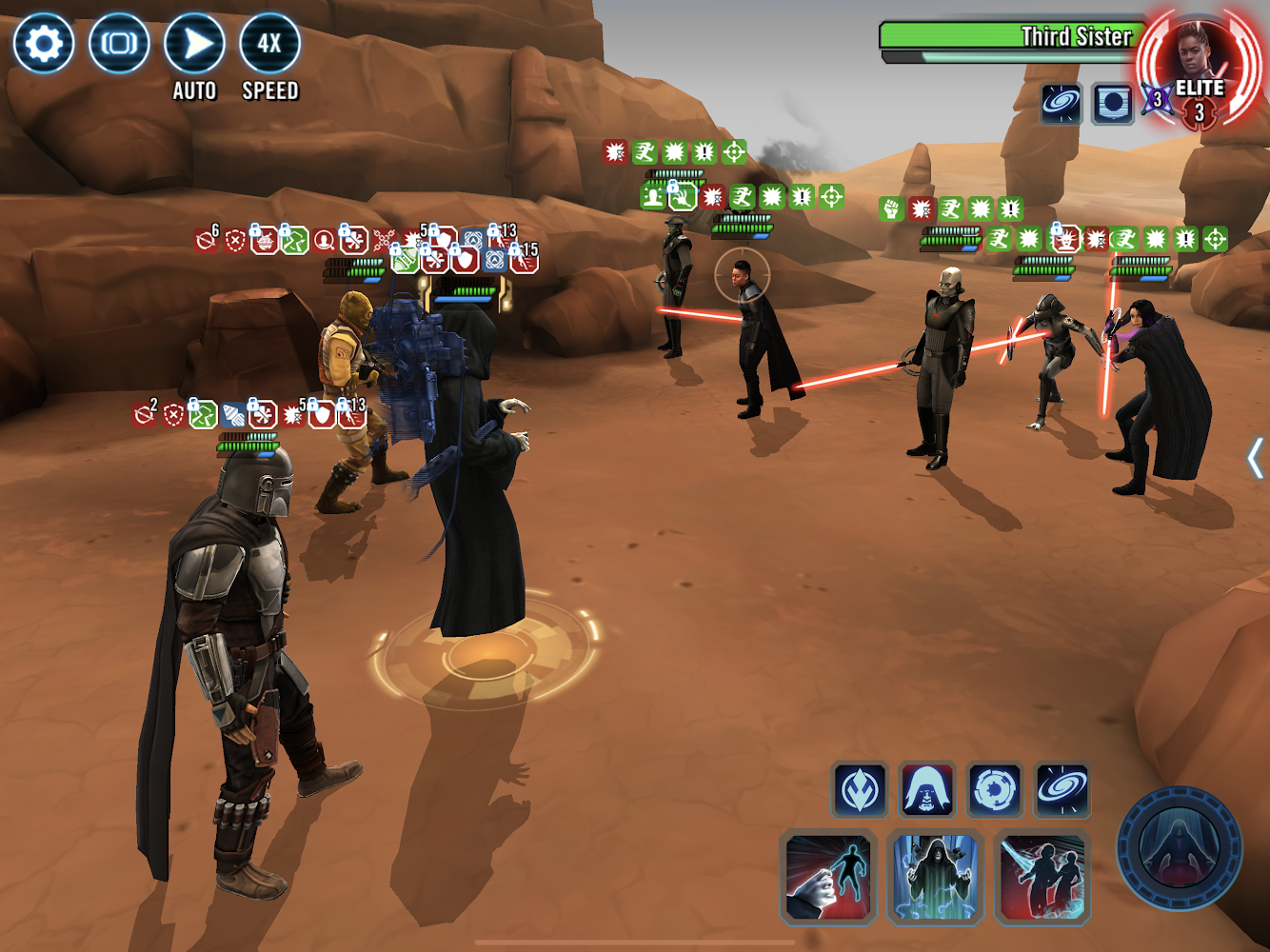Trigger the round Emperor throne ultimate button
Image resolution: width=1270 pixels, height=952 pixels.
tap(1180, 848)
